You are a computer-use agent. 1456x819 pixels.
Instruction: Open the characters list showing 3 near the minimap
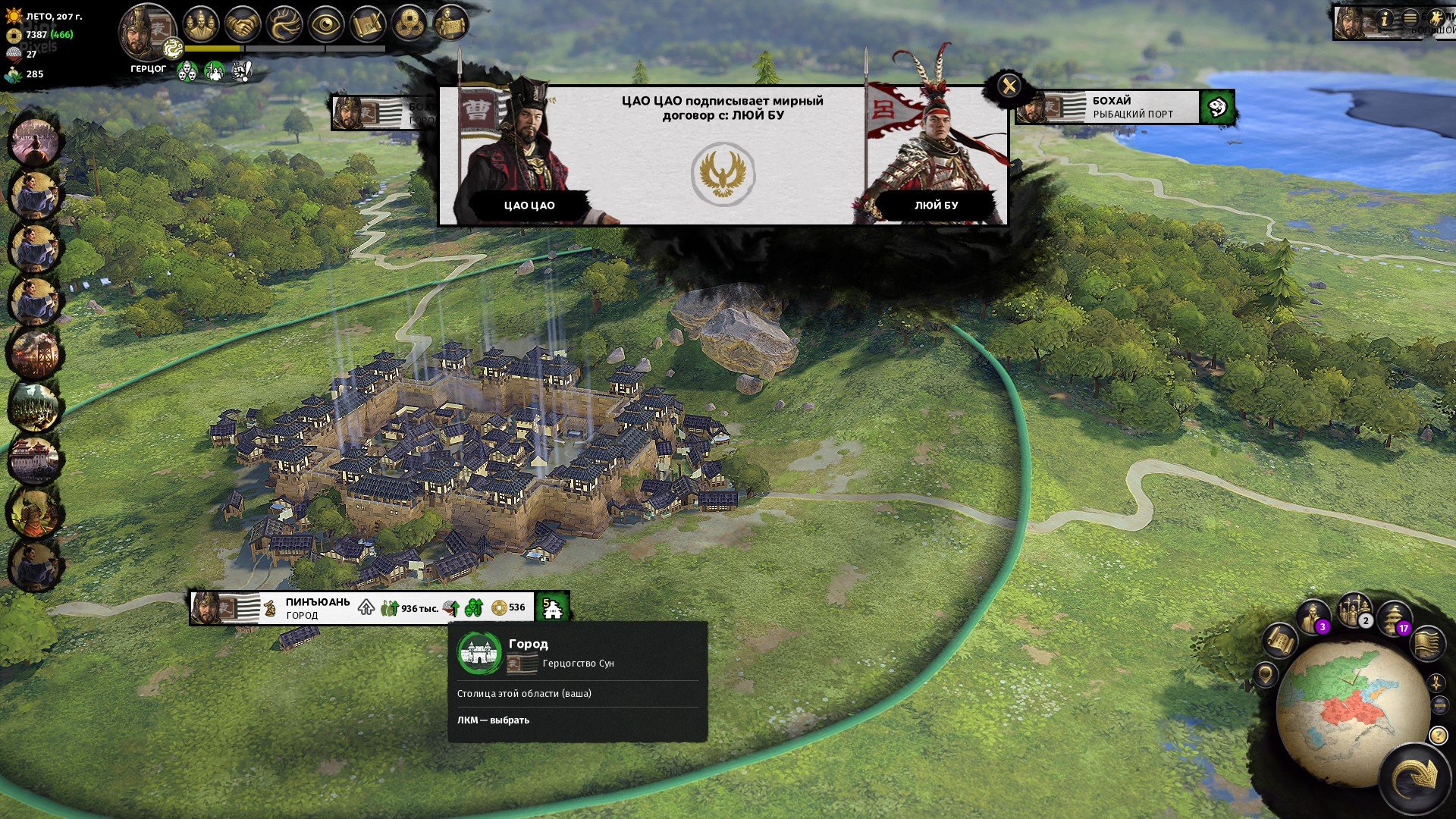pyautogui.click(x=1312, y=614)
